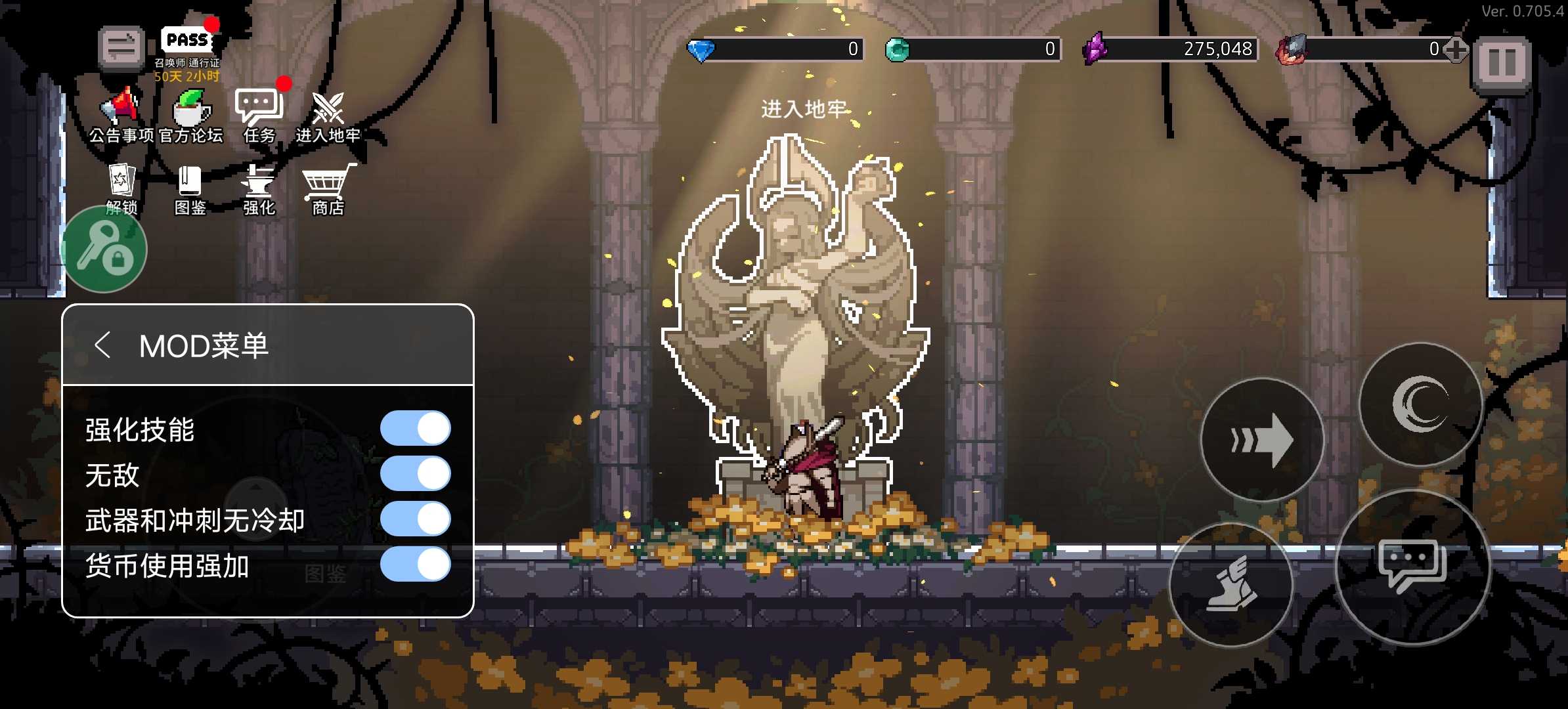Click the swap arrows button
The width and height of the screenshot is (1568, 709).
pyautogui.click(x=121, y=47)
